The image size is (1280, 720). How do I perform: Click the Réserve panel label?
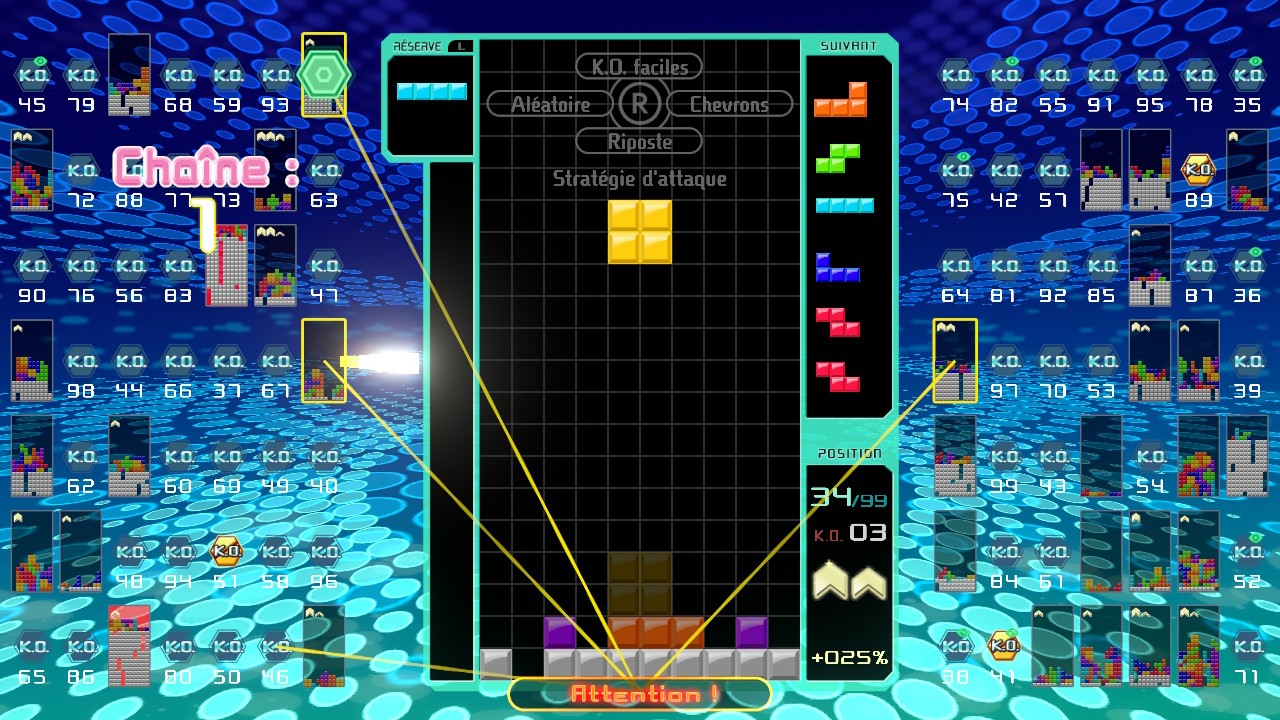click(417, 44)
